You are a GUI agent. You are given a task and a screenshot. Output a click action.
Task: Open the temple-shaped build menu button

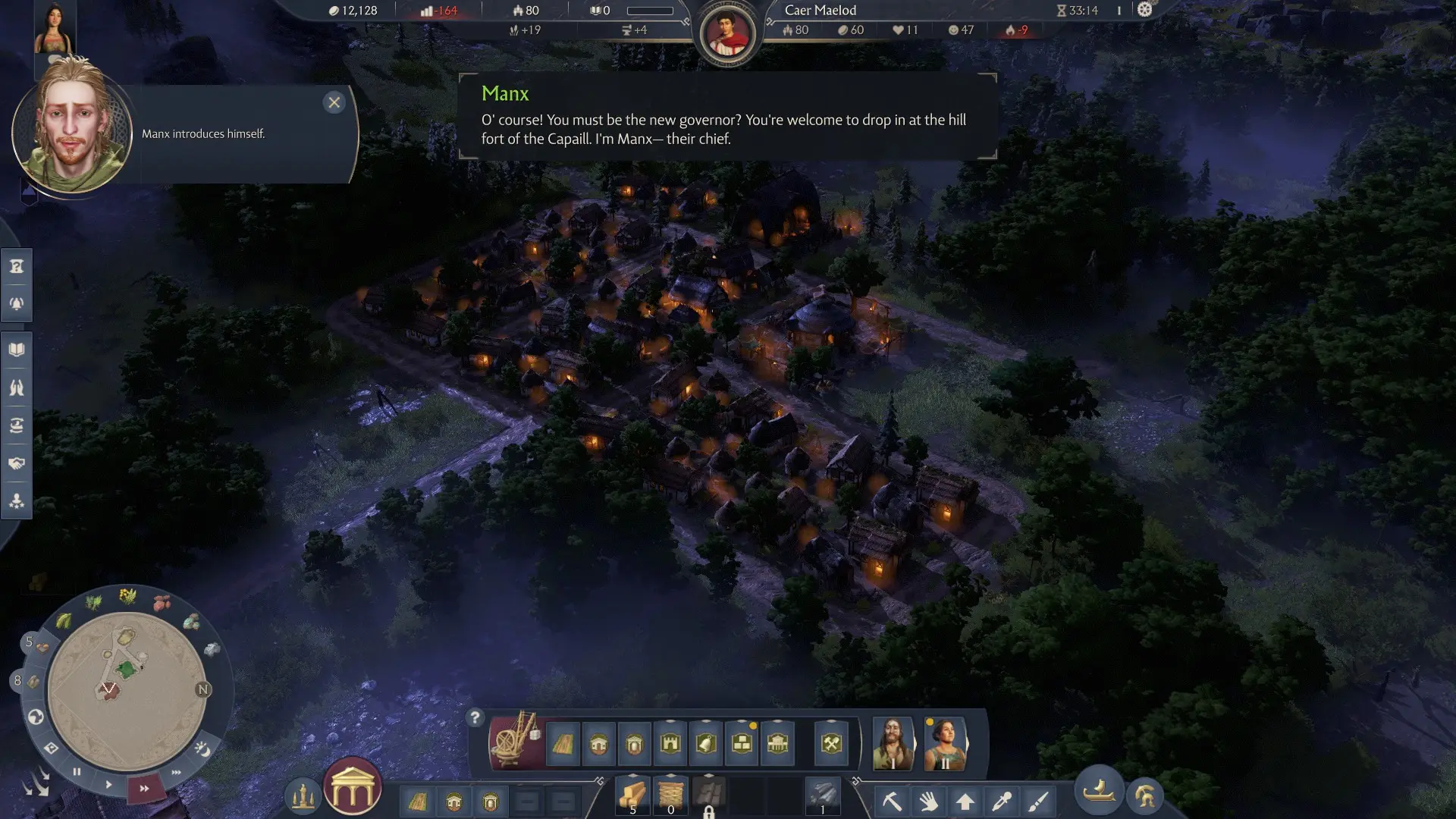click(353, 787)
